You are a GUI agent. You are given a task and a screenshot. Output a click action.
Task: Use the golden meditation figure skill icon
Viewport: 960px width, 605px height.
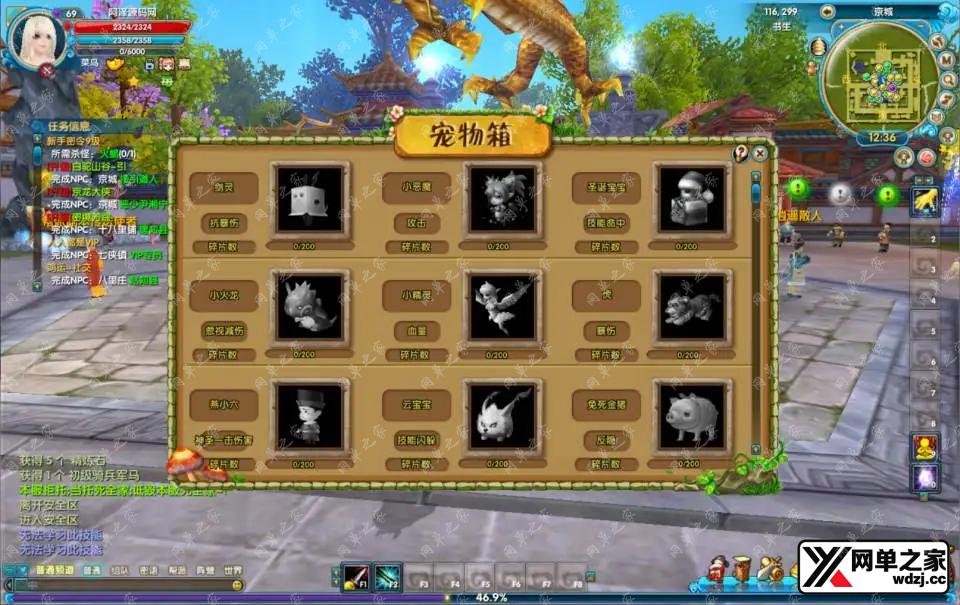pos(925,447)
